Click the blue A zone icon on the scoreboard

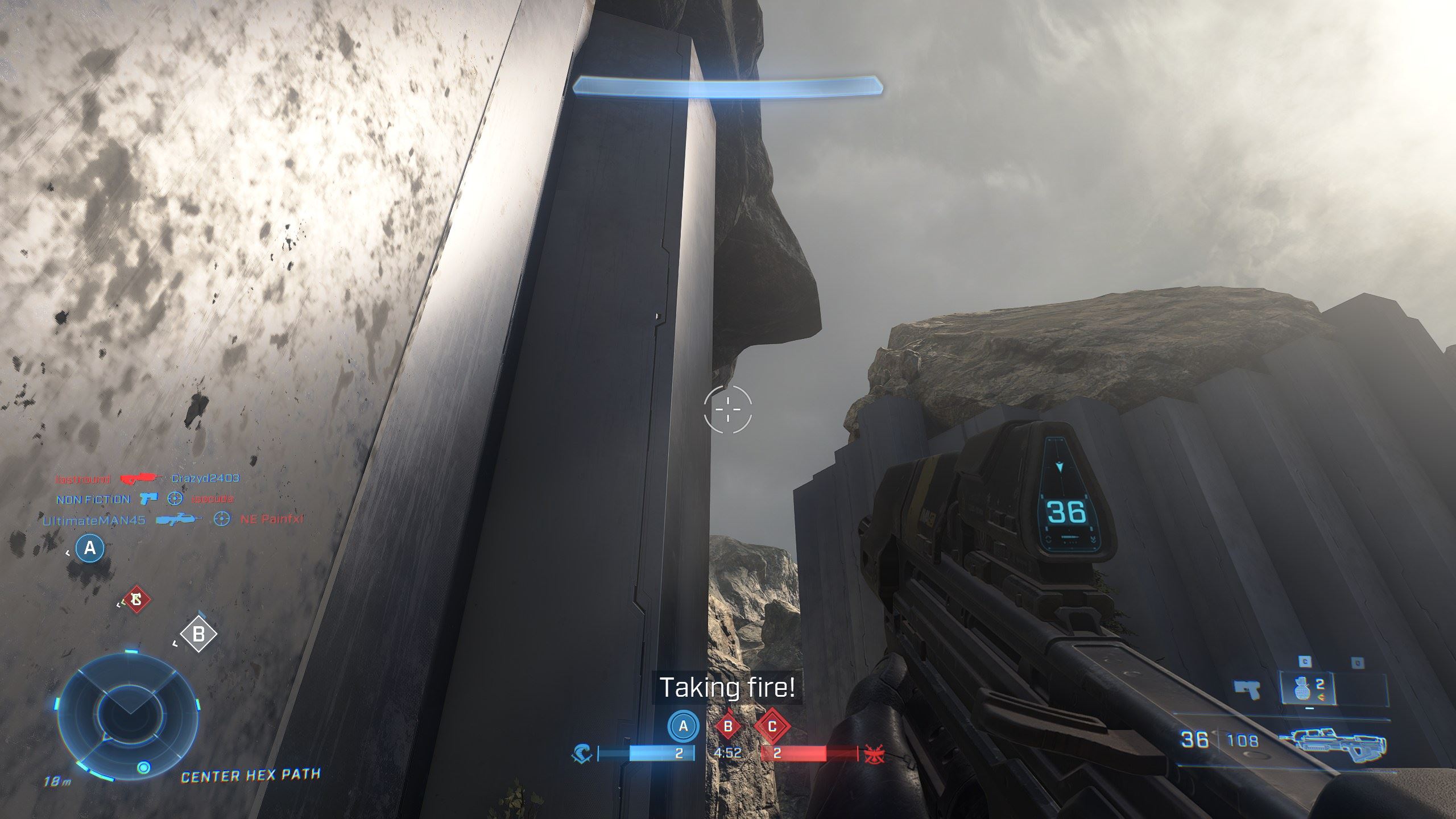pyautogui.click(x=683, y=726)
